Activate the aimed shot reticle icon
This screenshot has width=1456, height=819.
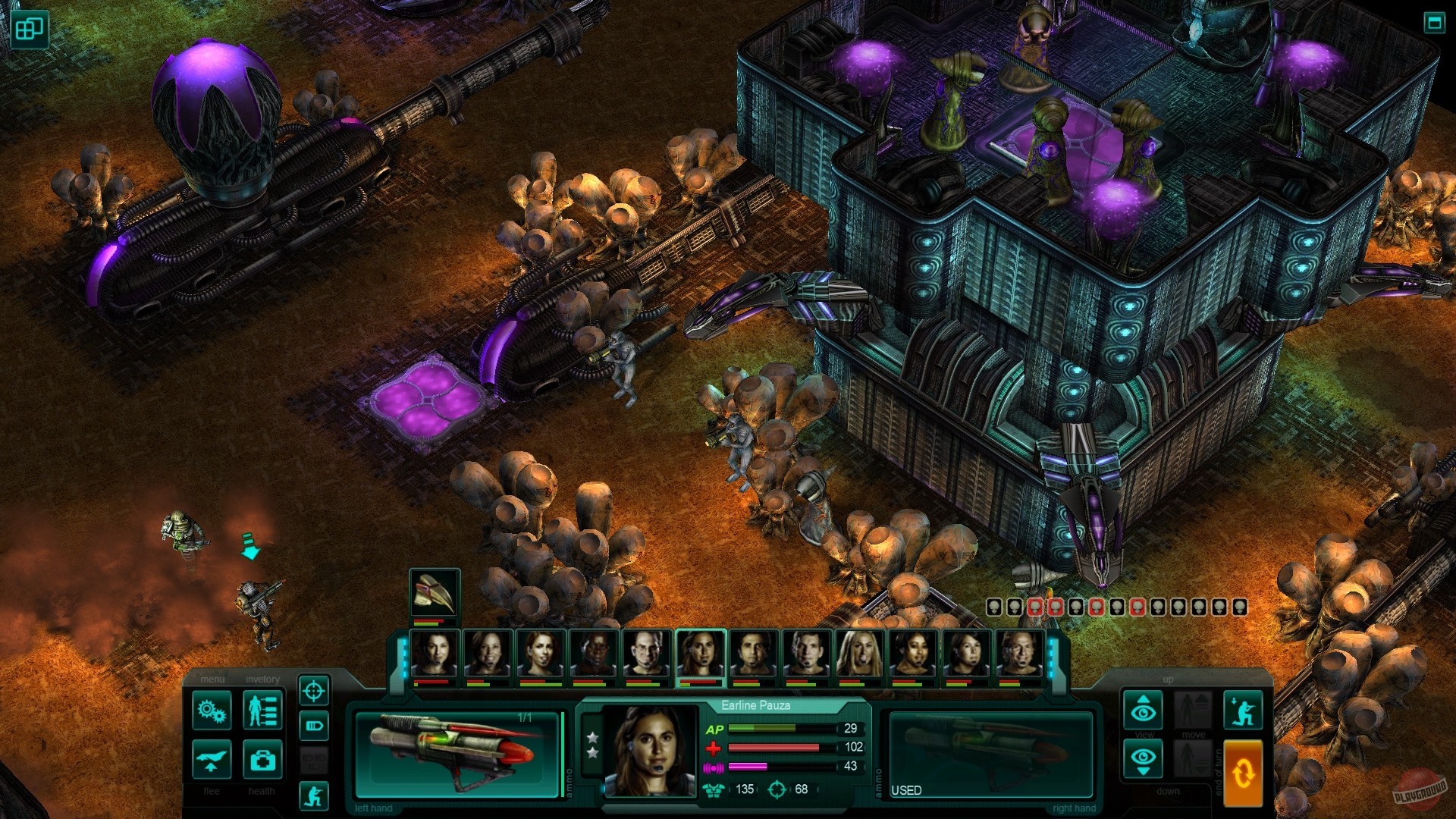click(313, 692)
